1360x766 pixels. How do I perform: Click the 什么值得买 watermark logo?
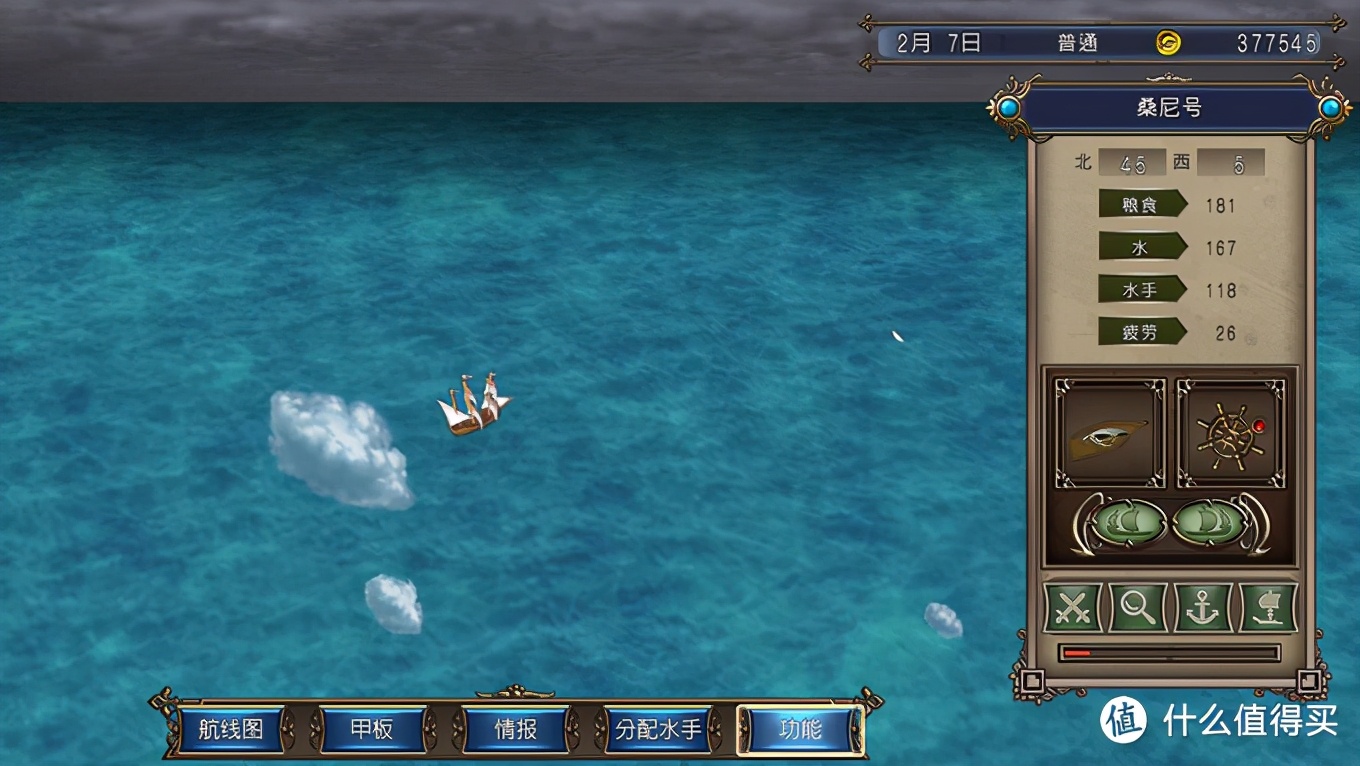[1219, 719]
